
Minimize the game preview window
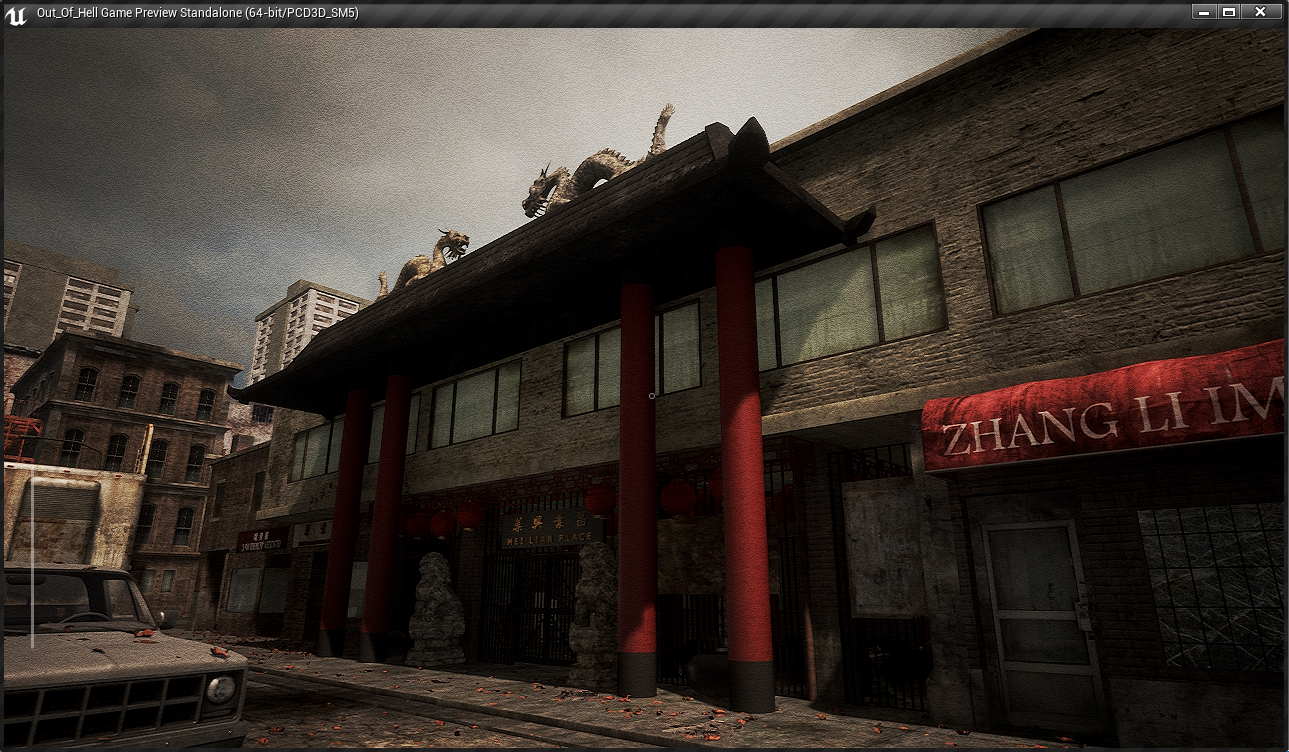coord(1203,12)
